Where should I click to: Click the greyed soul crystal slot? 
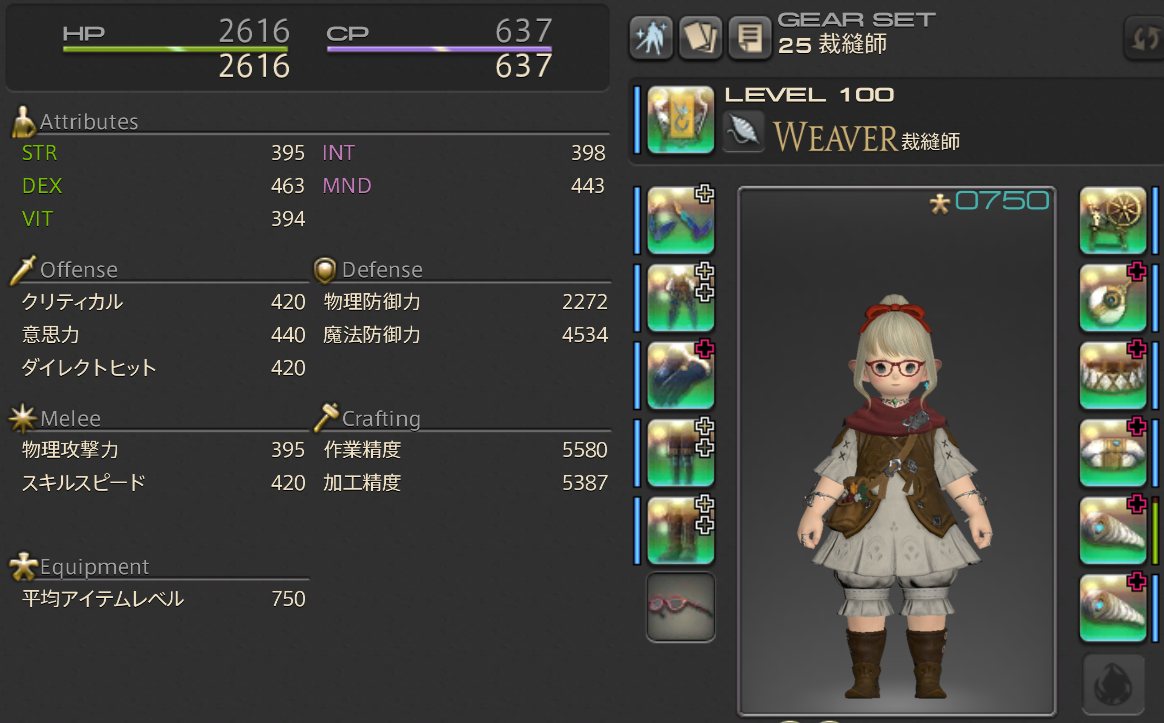[x=1112, y=685]
